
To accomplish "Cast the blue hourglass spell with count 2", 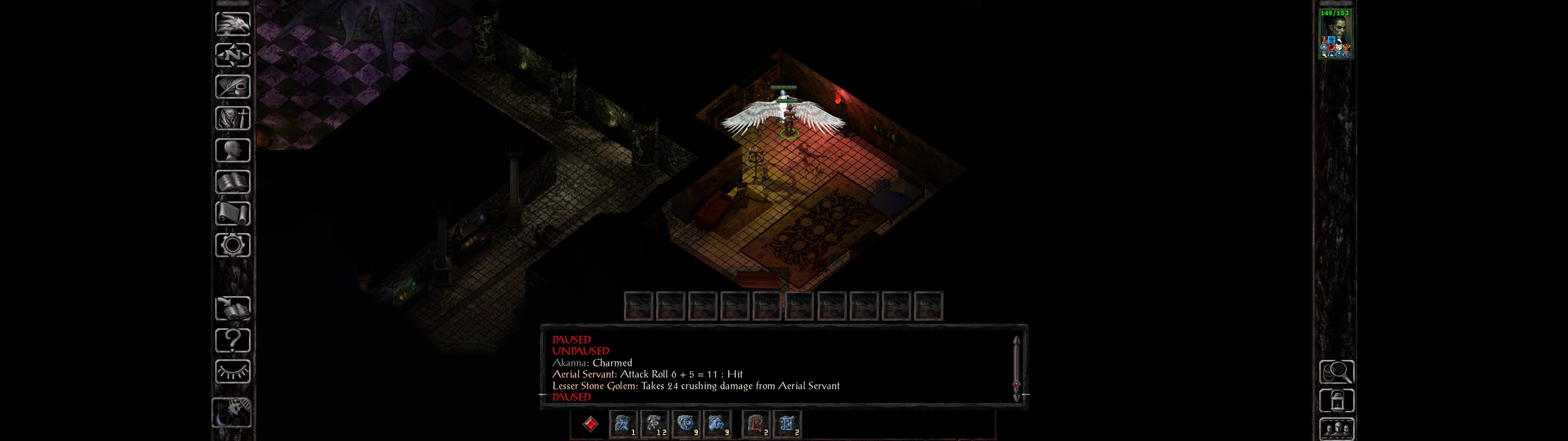I will (x=787, y=424).
